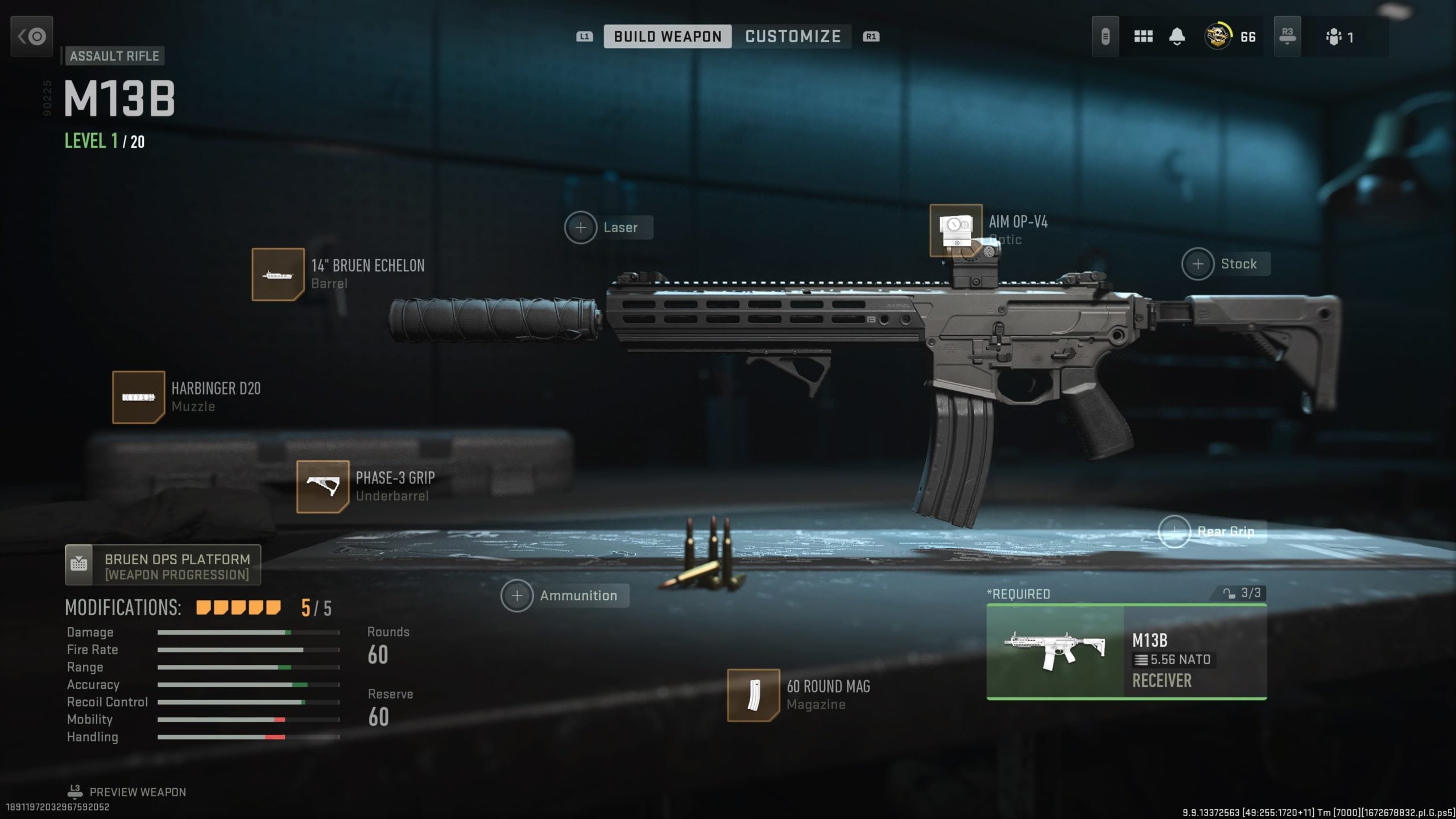Viewport: 1456px width, 819px height.
Task: Select the Harbinger D20 muzzle attachment
Action: point(139,397)
